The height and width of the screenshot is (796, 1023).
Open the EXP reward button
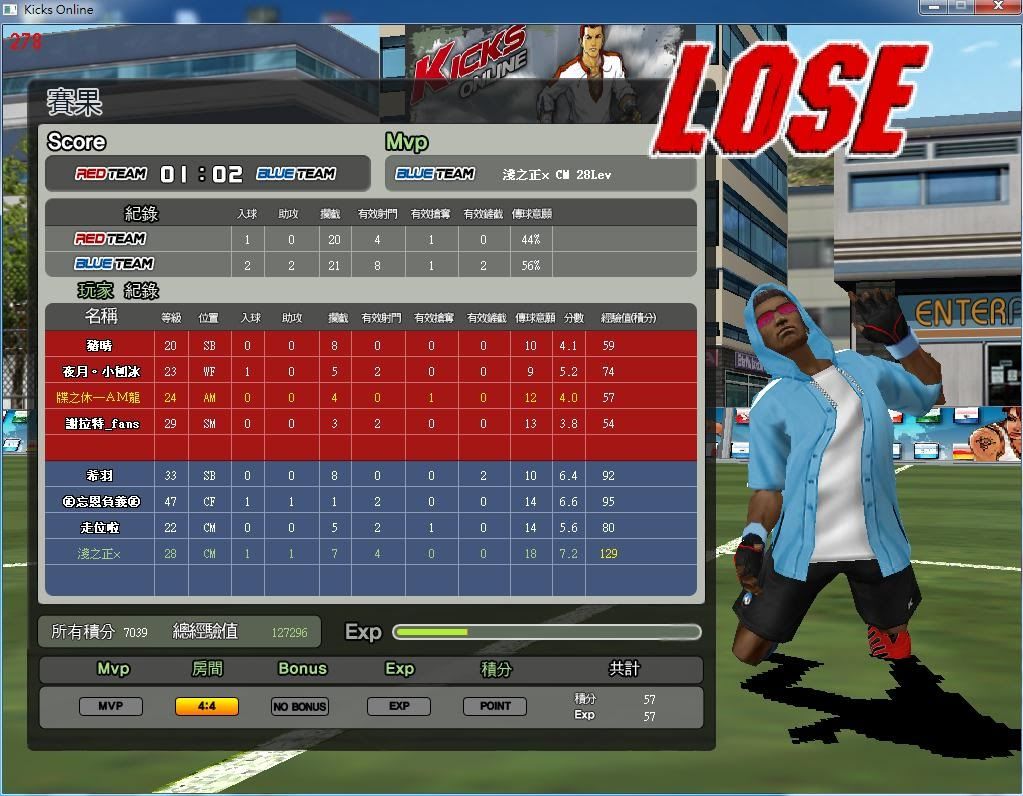click(399, 706)
